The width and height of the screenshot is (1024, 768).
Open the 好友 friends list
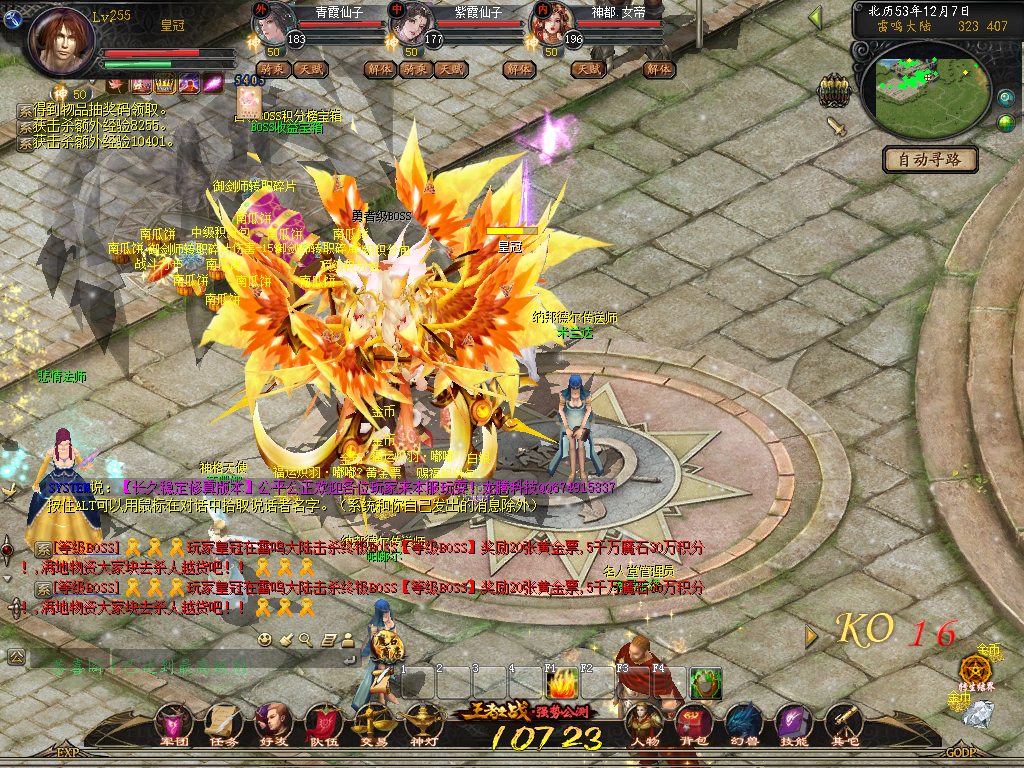[x=272, y=722]
